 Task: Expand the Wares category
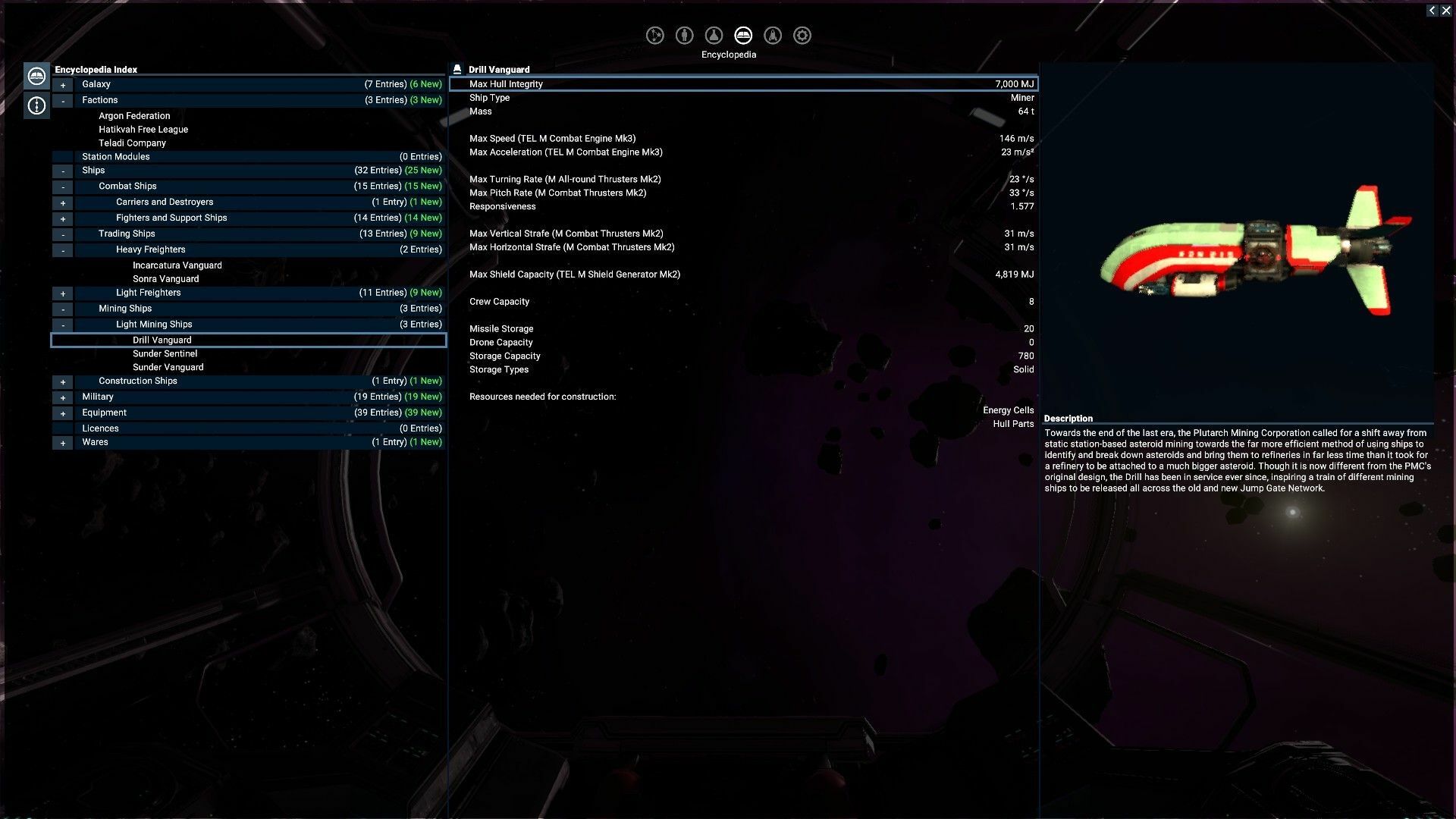[x=63, y=442]
